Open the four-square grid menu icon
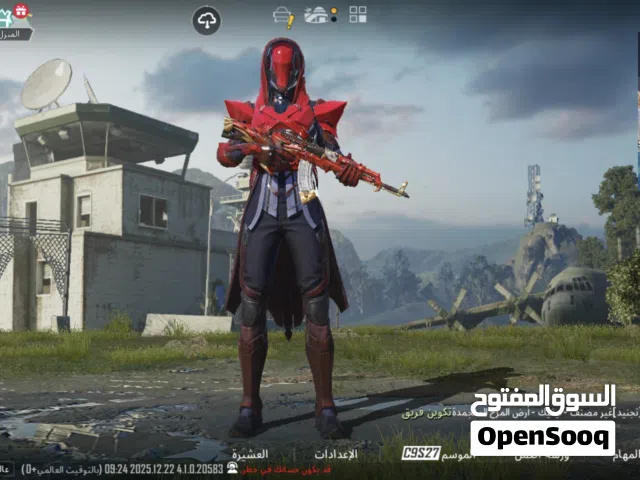The height and width of the screenshot is (480, 640). (358, 14)
